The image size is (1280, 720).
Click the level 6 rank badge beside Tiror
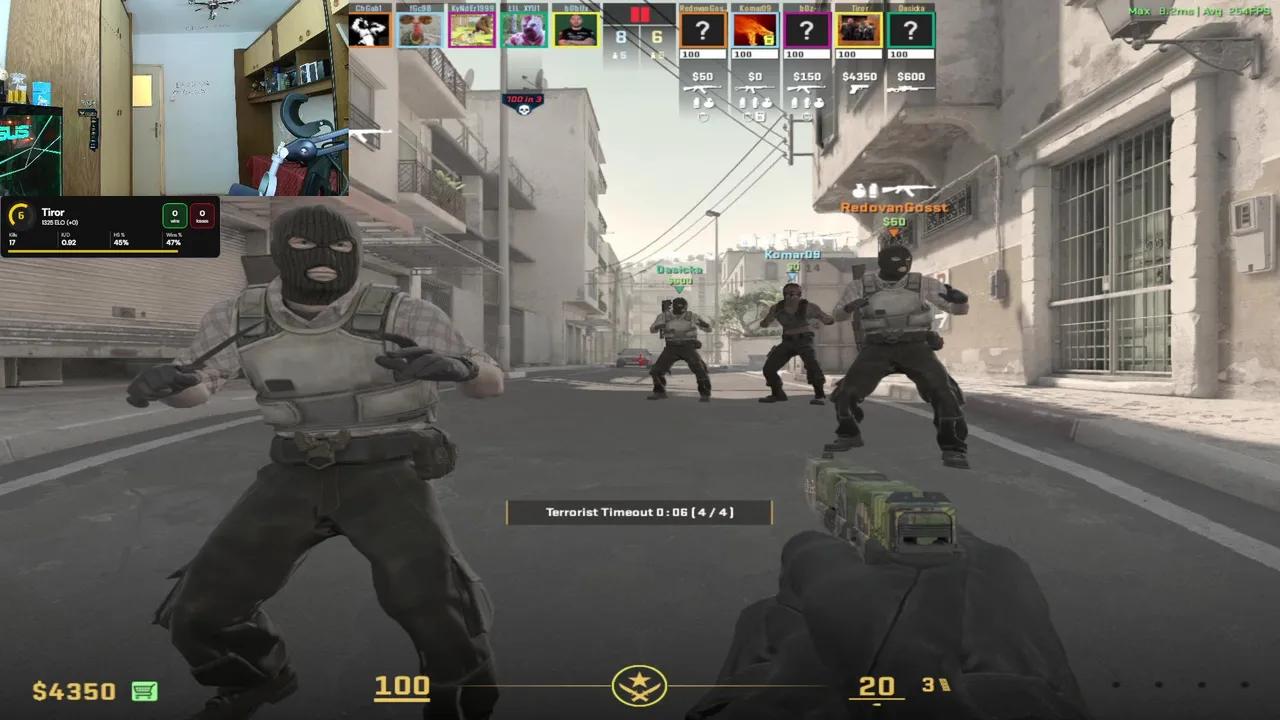tap(21, 214)
